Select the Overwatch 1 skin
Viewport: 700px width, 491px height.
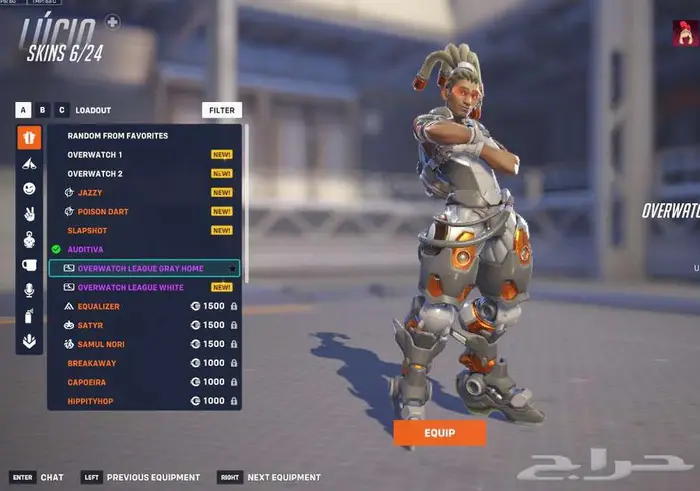95,155
